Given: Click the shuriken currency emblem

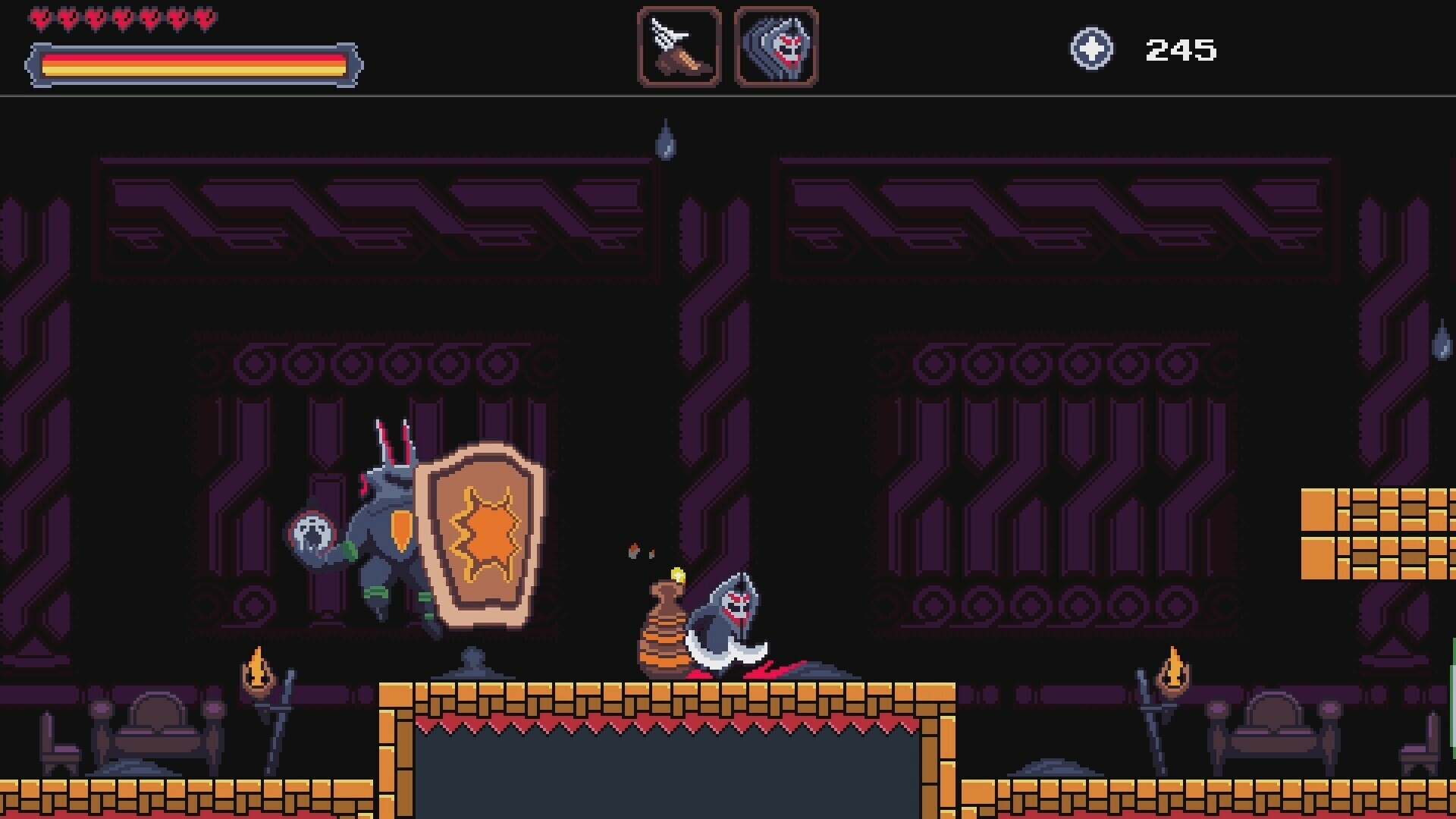Looking at the screenshot, I should click(x=1092, y=49).
